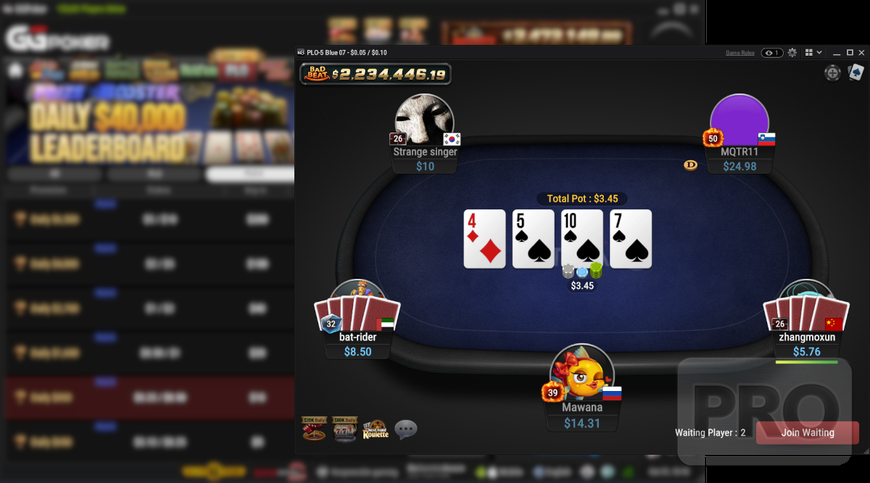
Task: Go to the lobby home icon
Action: click(15, 71)
